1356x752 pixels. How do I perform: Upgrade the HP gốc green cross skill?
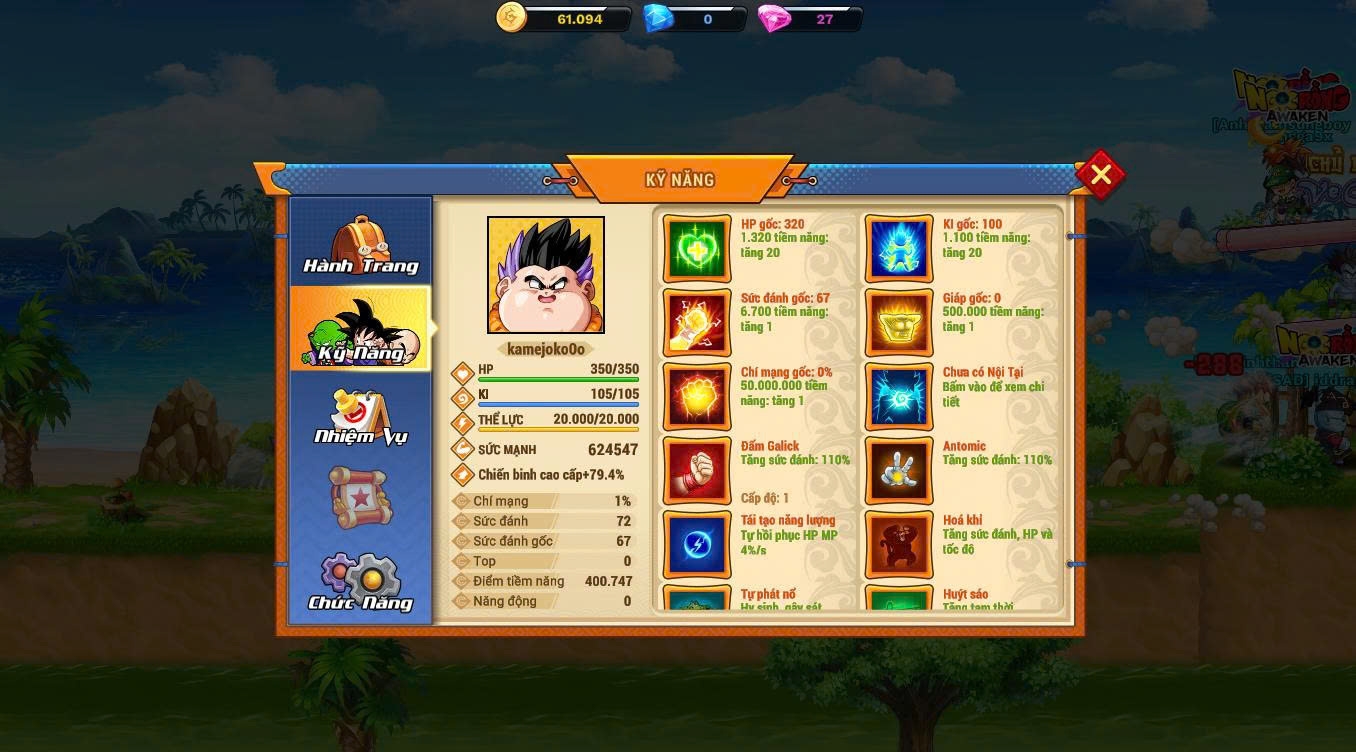[697, 249]
